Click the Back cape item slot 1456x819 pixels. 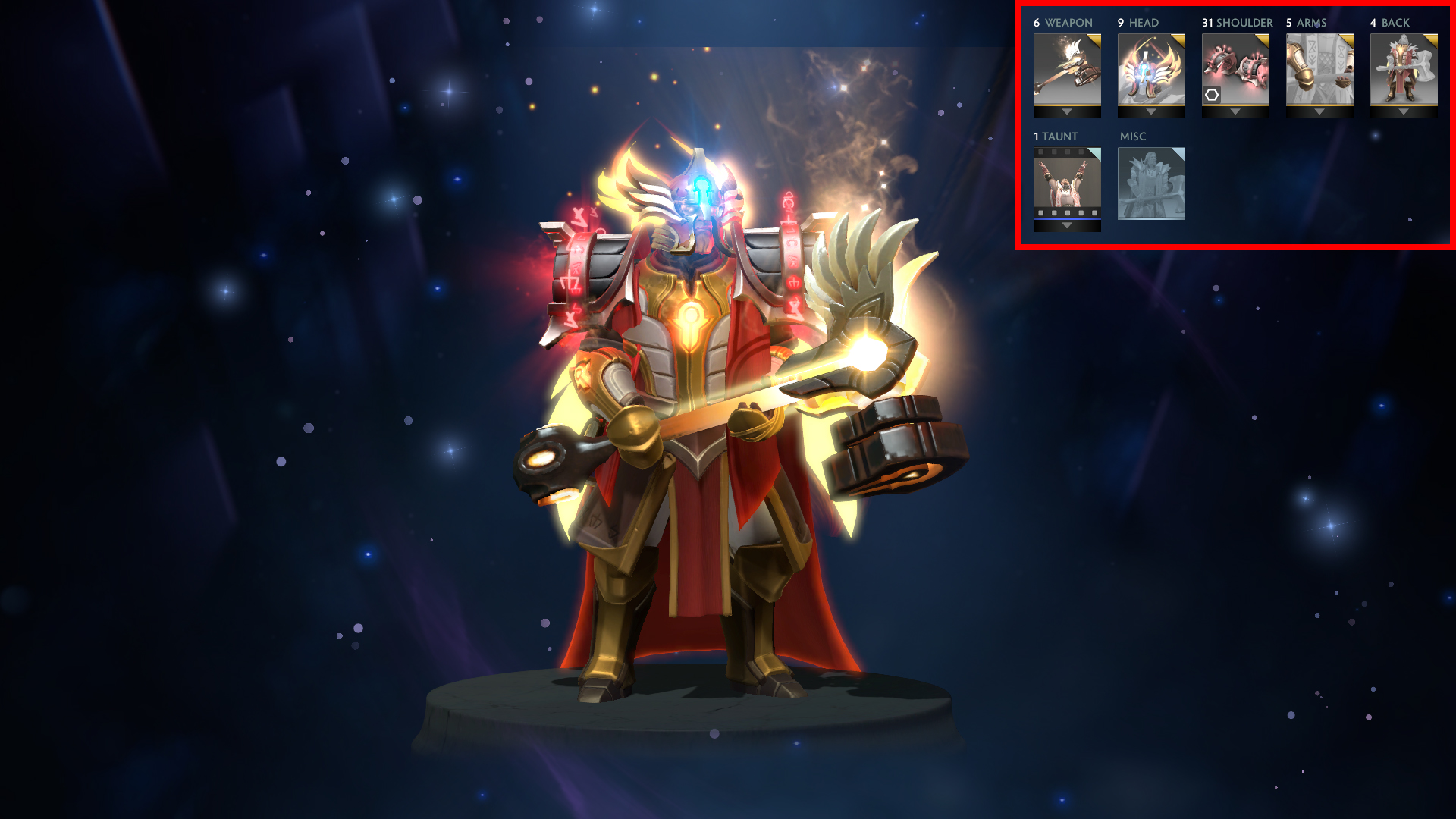(1404, 69)
